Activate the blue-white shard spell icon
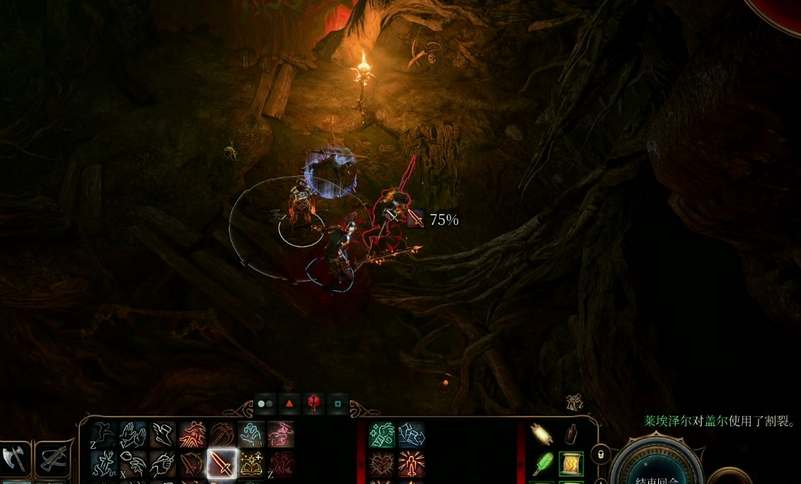Screen dimensions: 801x484 411,434
